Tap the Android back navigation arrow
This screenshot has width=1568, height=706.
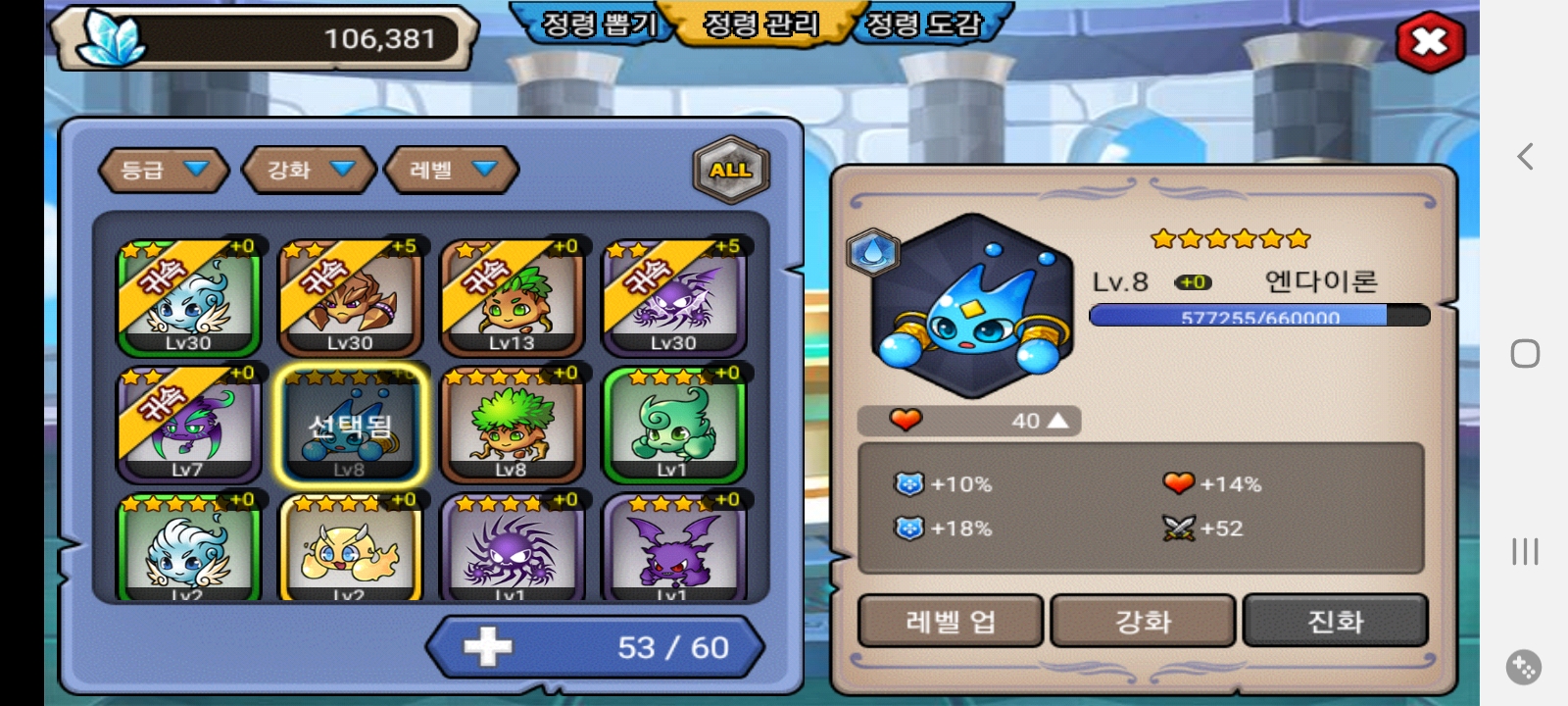[x=1525, y=157]
